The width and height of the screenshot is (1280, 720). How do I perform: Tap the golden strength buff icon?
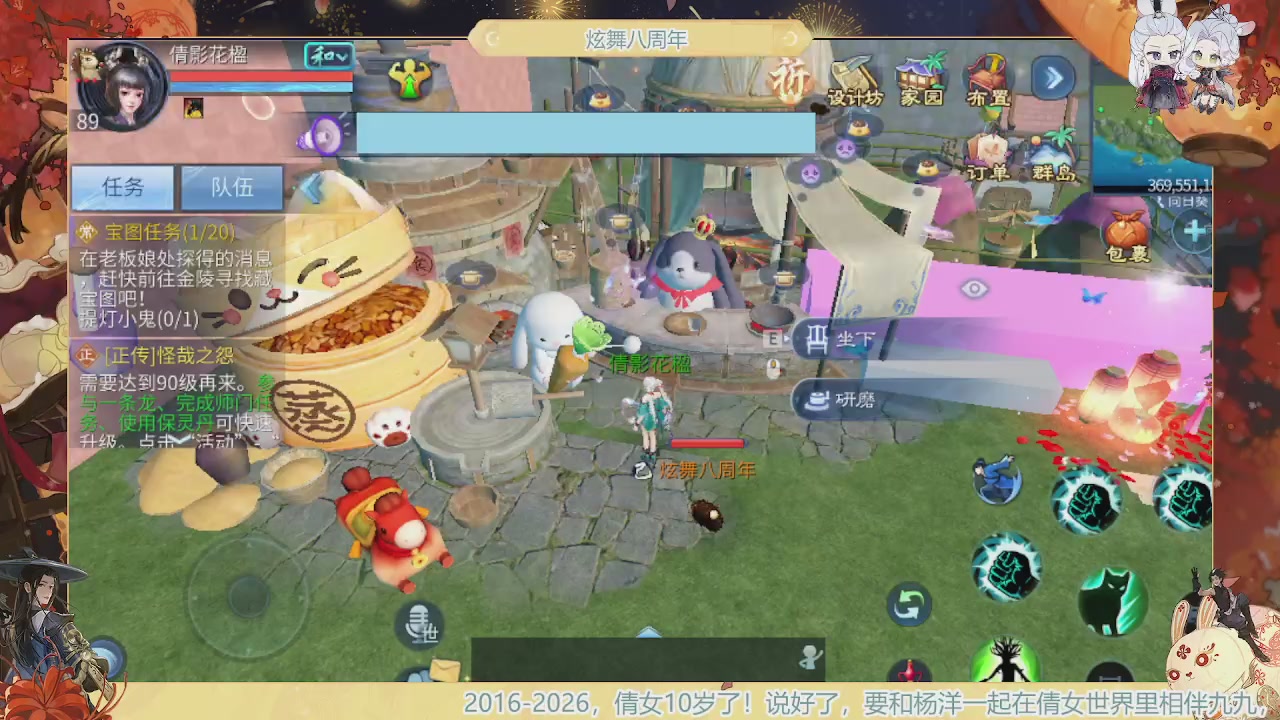click(x=411, y=79)
